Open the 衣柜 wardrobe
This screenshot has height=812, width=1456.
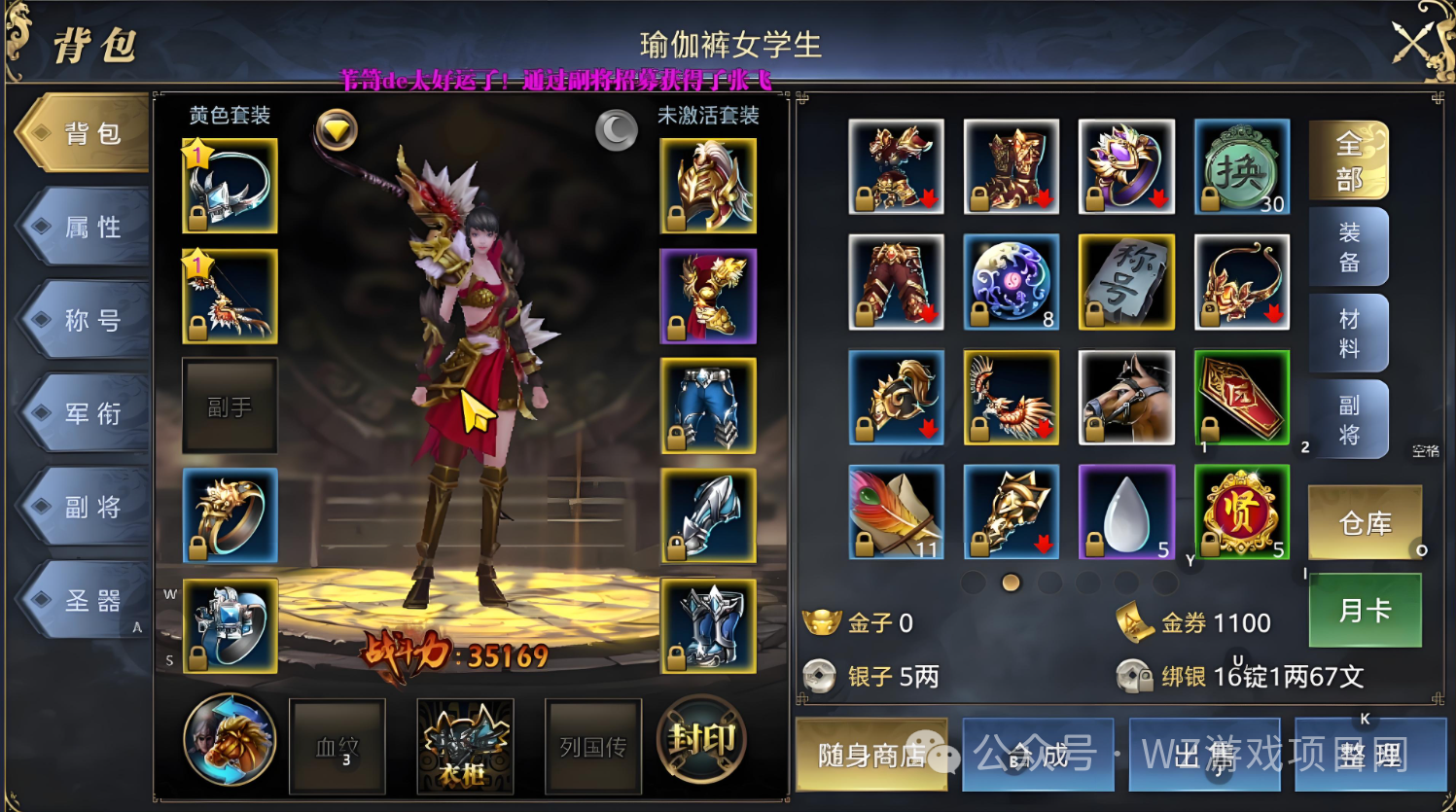point(465,746)
